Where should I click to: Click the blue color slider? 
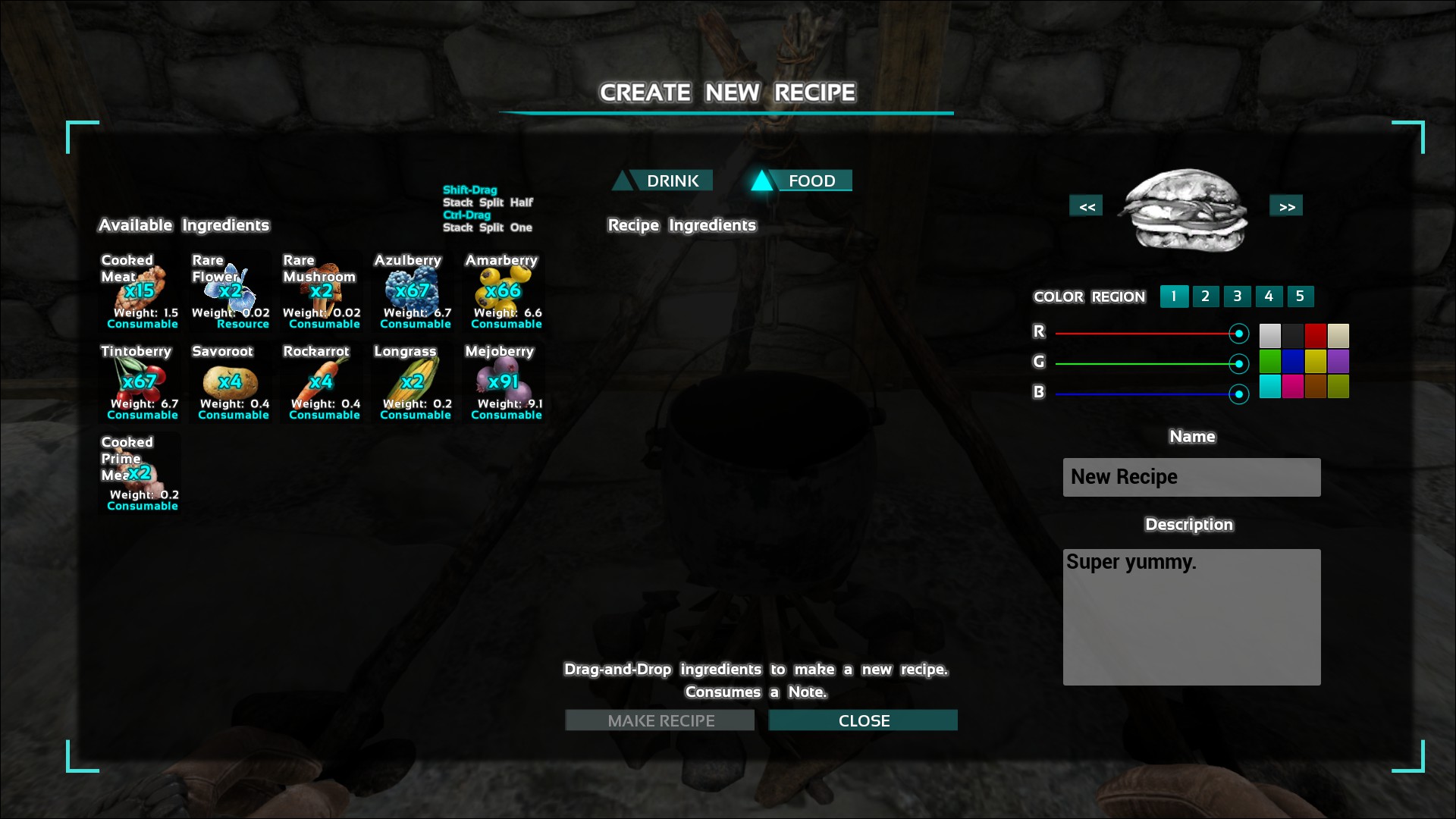(x=1145, y=394)
